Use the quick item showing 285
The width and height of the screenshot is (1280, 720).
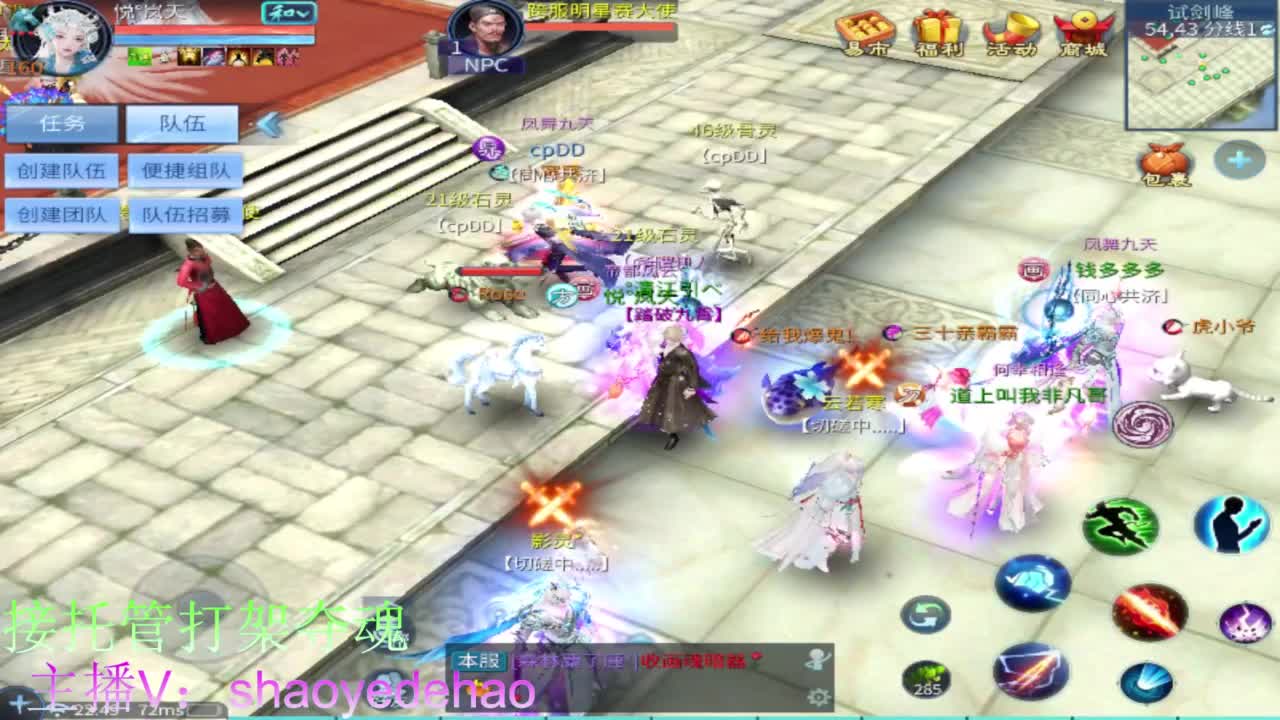pyautogui.click(x=925, y=678)
